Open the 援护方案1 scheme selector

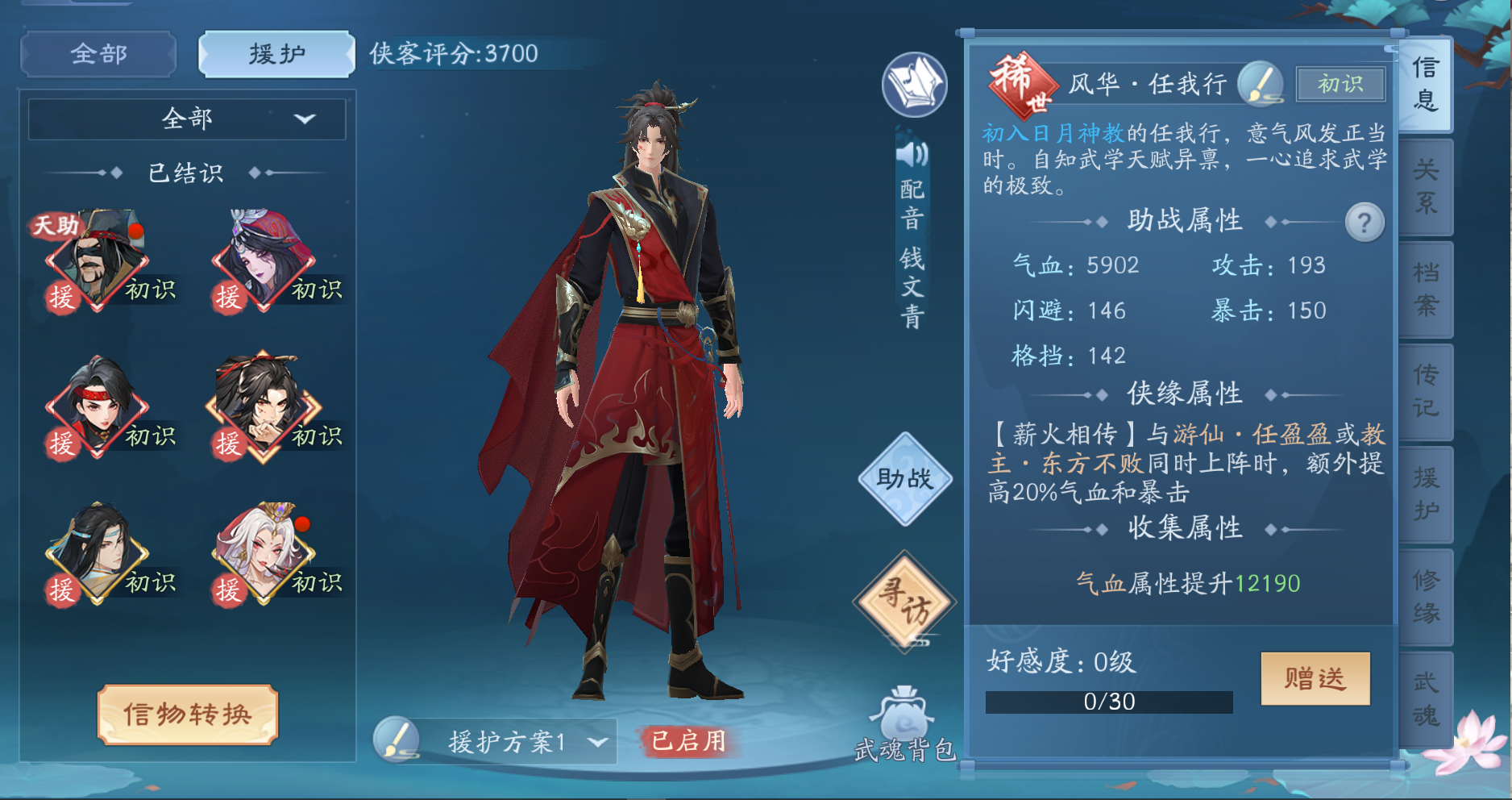(516, 742)
